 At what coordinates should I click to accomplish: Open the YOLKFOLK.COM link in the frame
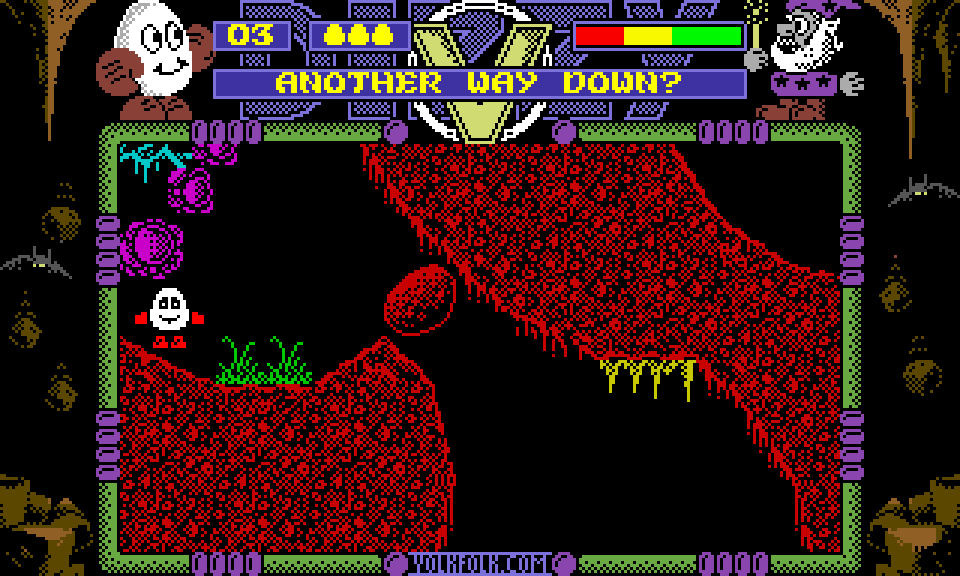click(x=479, y=564)
